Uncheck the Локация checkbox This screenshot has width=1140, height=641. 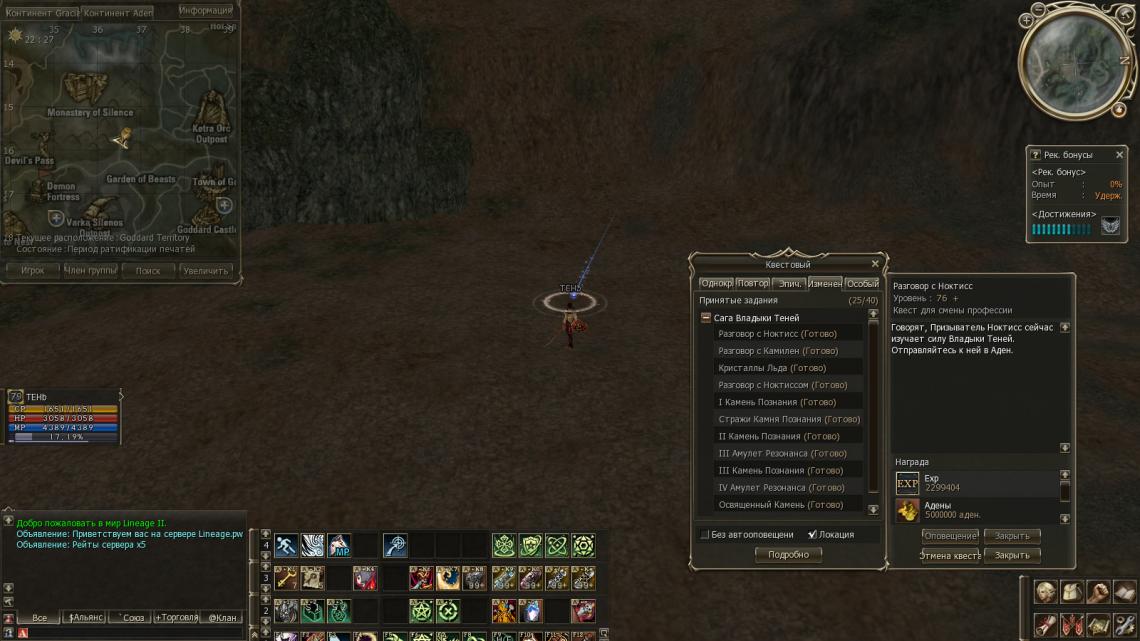coord(812,535)
